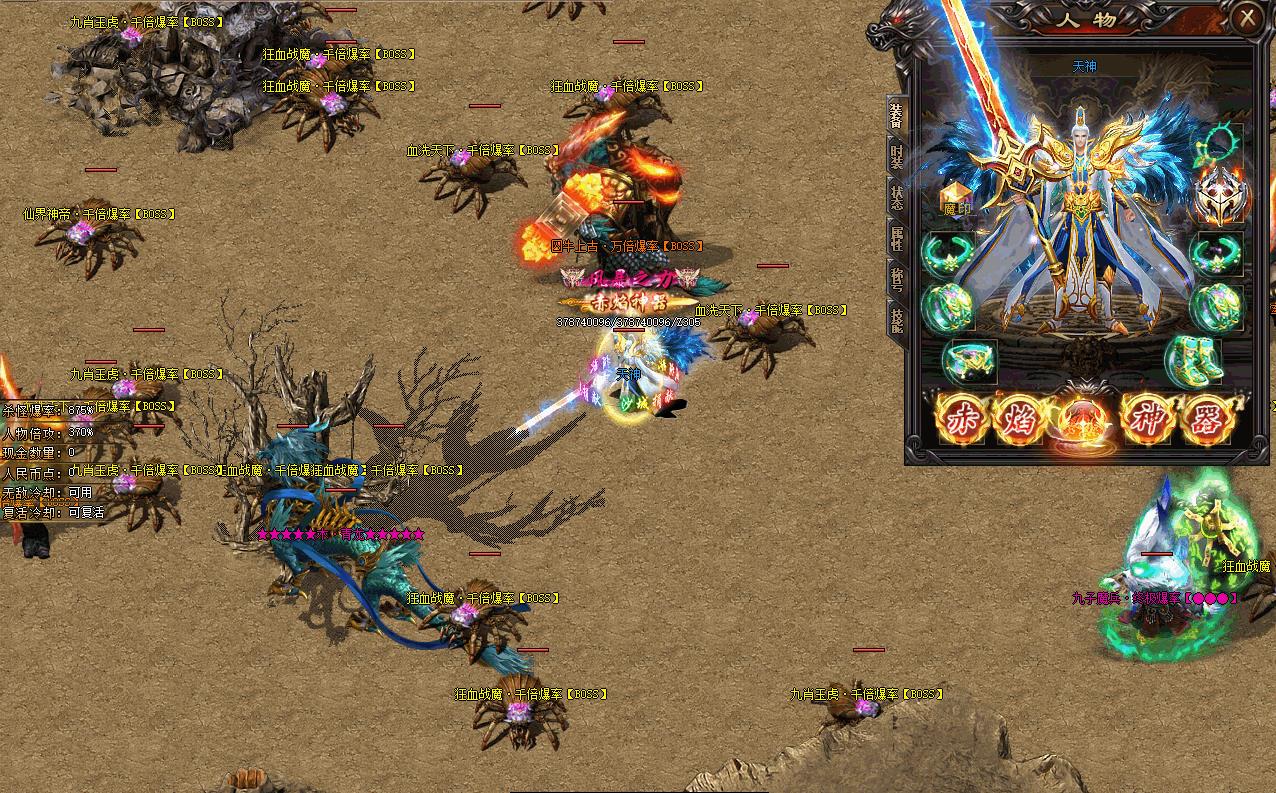Select the flaming helmet equipment slot

1218,198
